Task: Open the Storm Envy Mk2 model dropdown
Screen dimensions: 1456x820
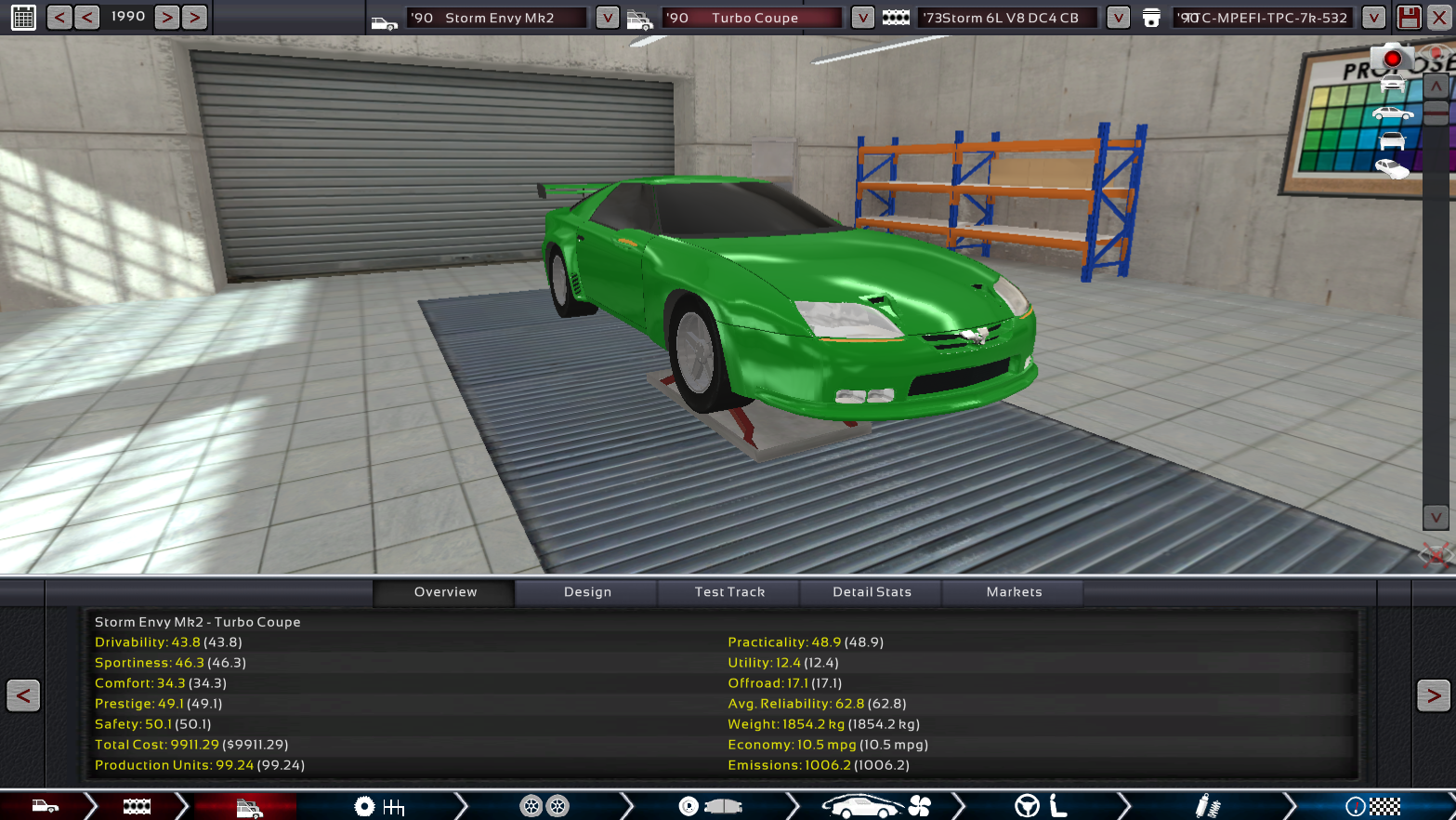Action: pyautogui.click(x=607, y=18)
